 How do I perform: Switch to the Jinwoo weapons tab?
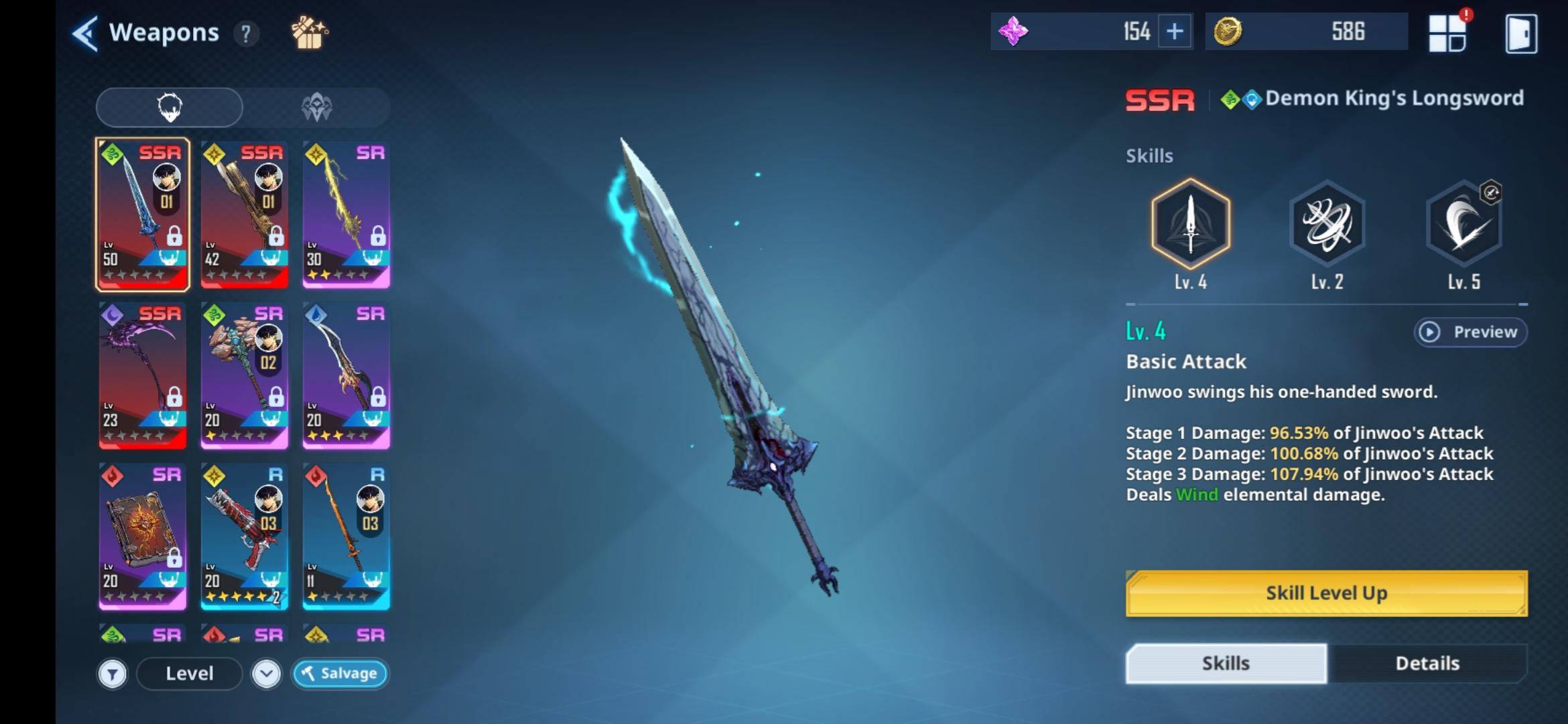170,107
